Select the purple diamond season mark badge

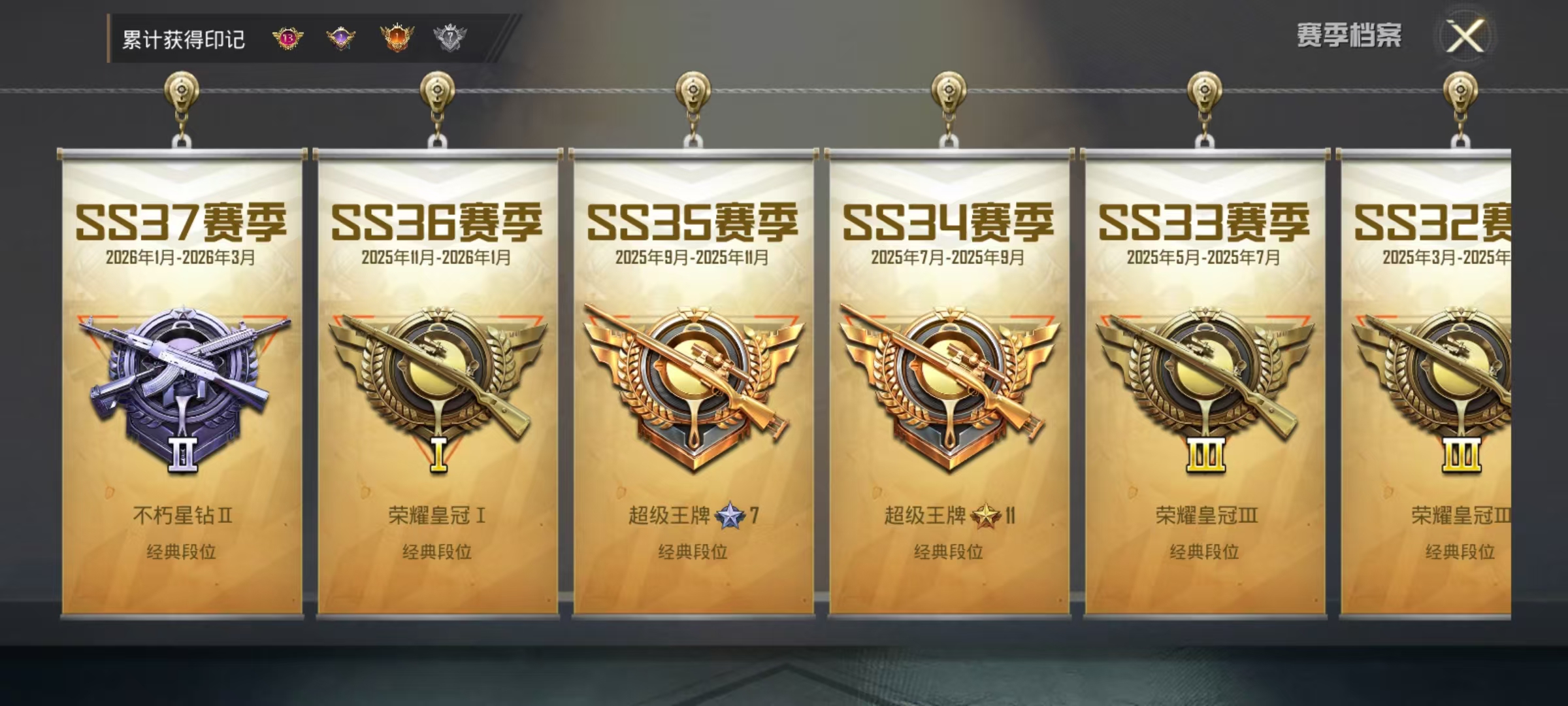point(342,39)
